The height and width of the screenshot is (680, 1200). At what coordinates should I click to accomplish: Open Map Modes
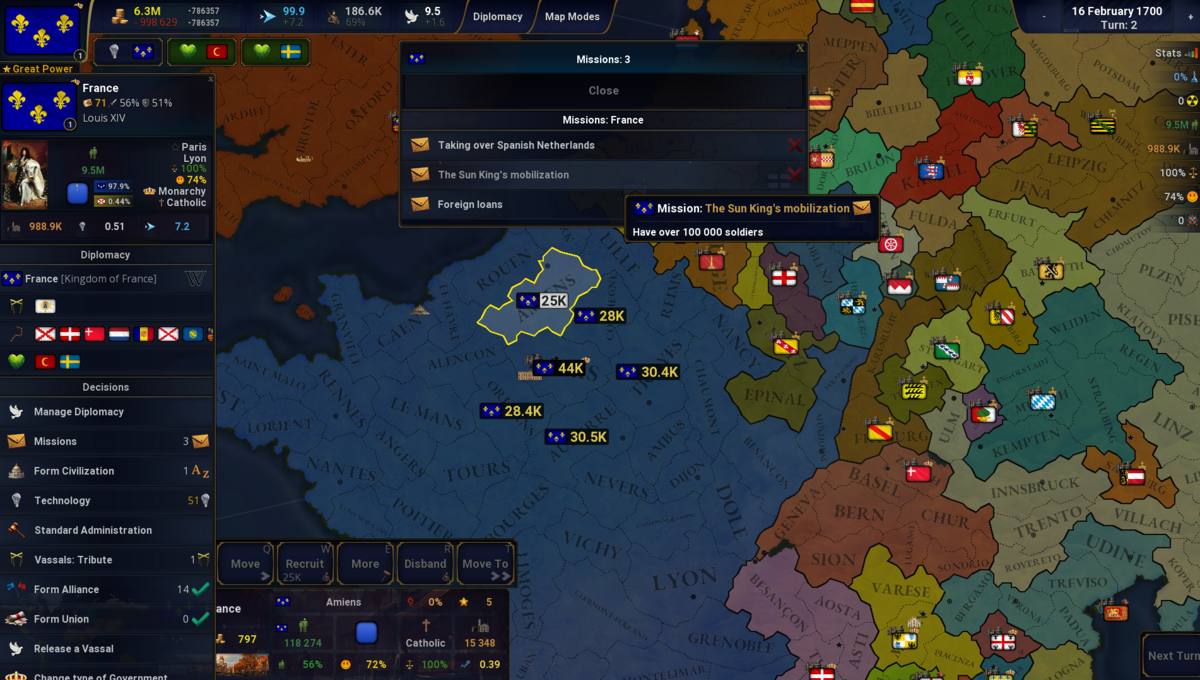(572, 17)
